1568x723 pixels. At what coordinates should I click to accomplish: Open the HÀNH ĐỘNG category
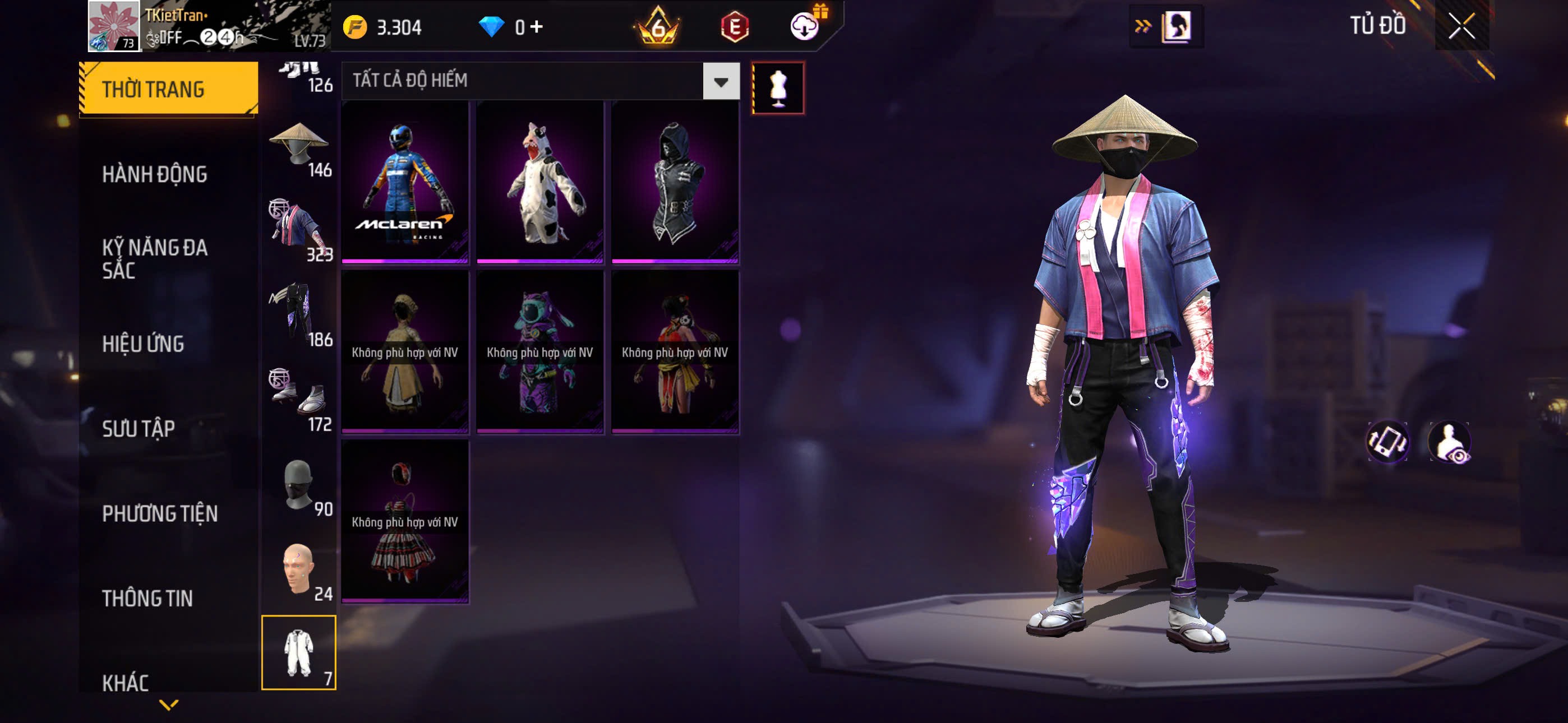tap(155, 174)
